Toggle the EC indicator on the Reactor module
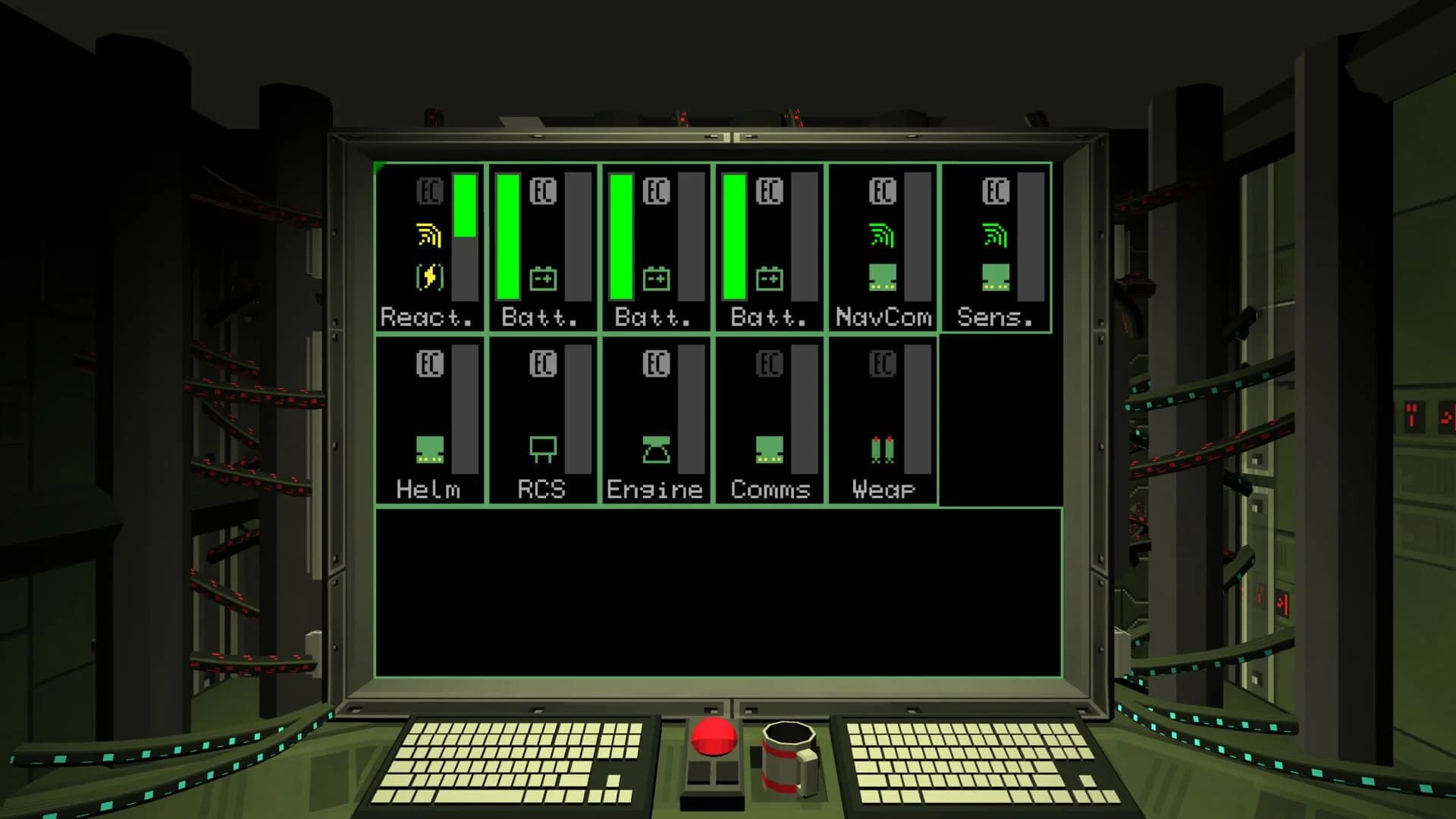This screenshot has height=819, width=1456. (428, 192)
